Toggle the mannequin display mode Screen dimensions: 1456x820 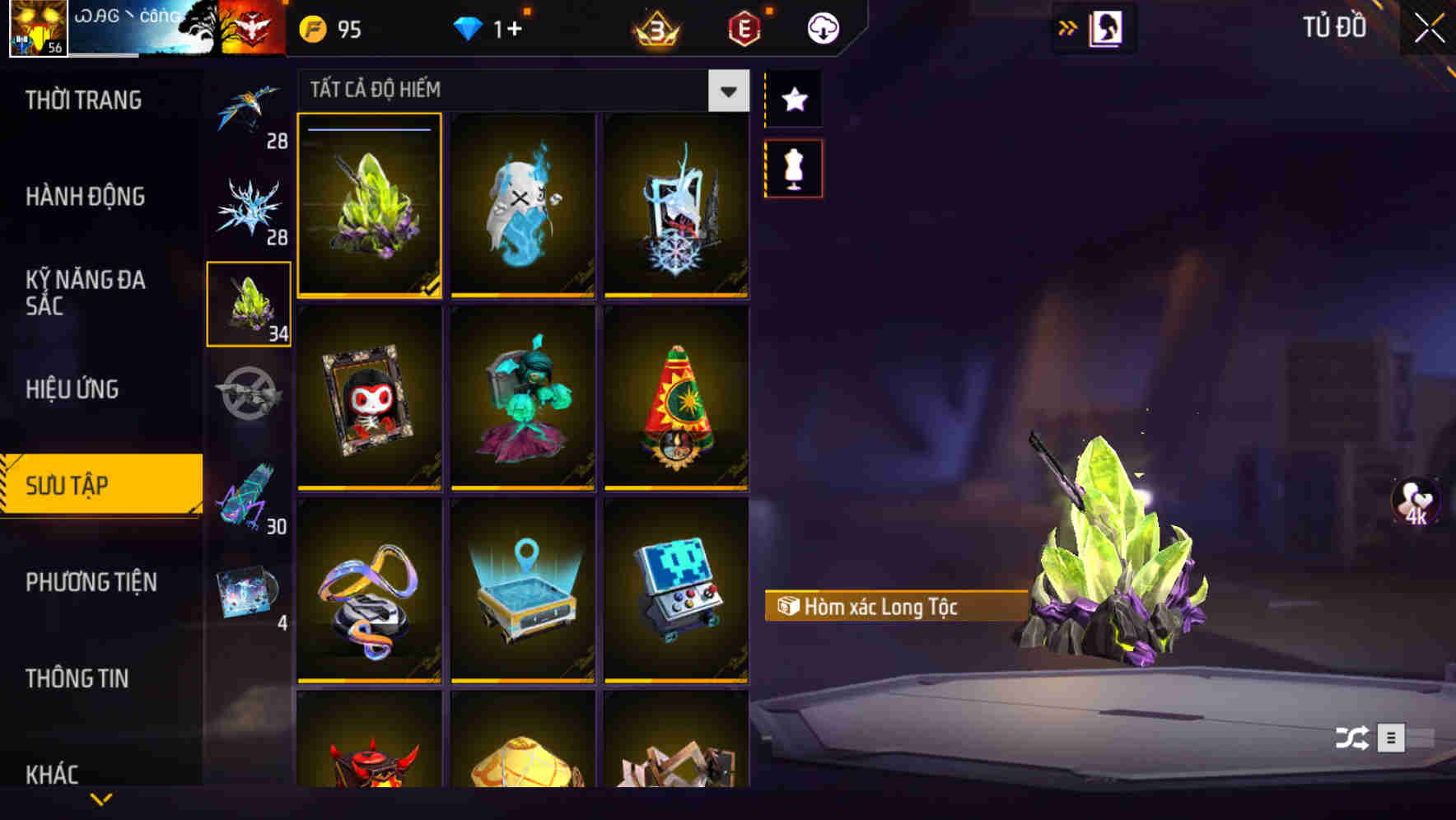pos(793,166)
